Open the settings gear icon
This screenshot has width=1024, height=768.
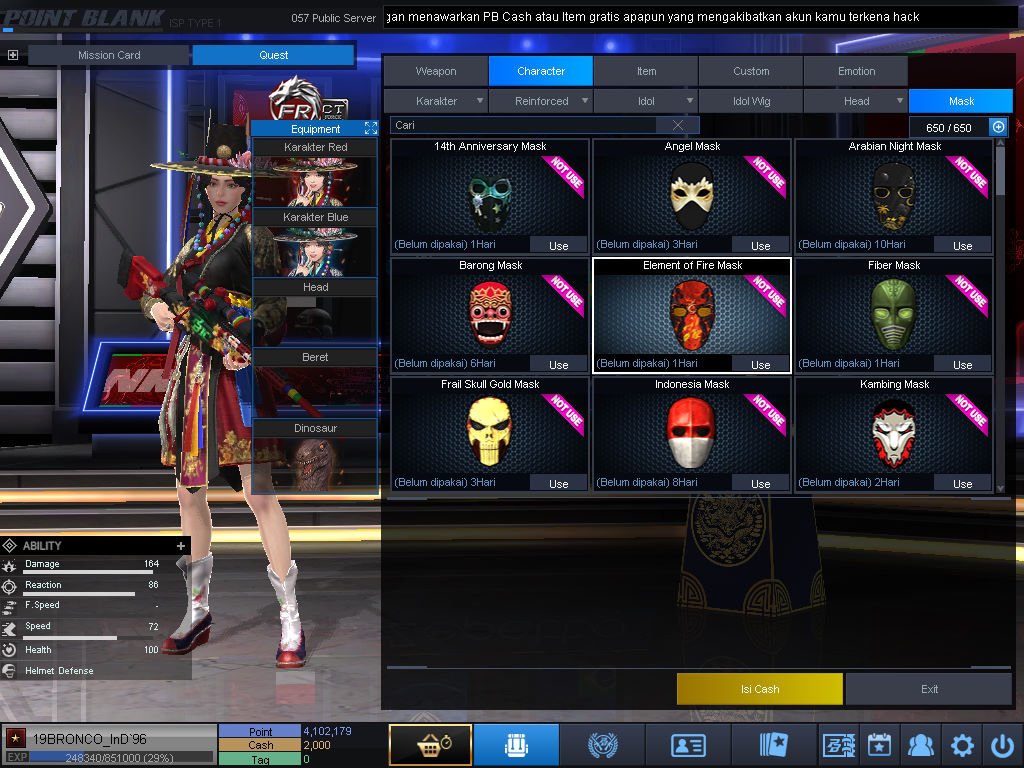(962, 745)
